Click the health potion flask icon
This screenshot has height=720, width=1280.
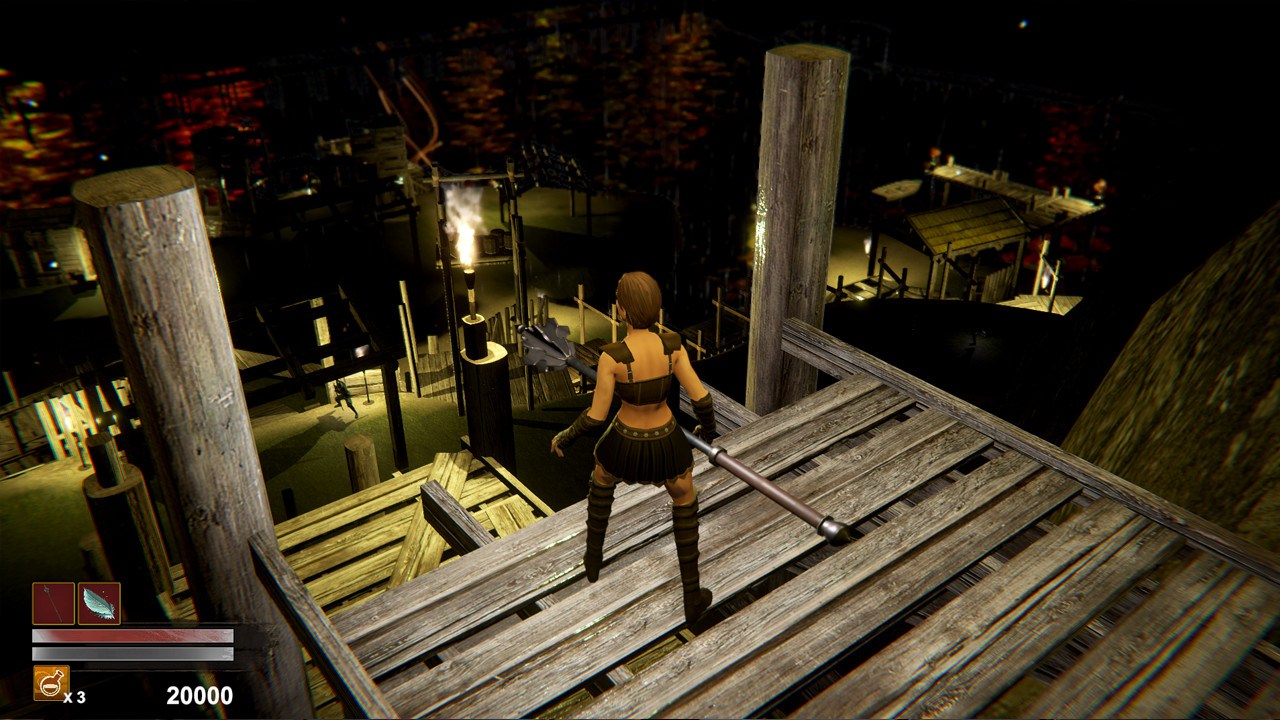pos(51,683)
